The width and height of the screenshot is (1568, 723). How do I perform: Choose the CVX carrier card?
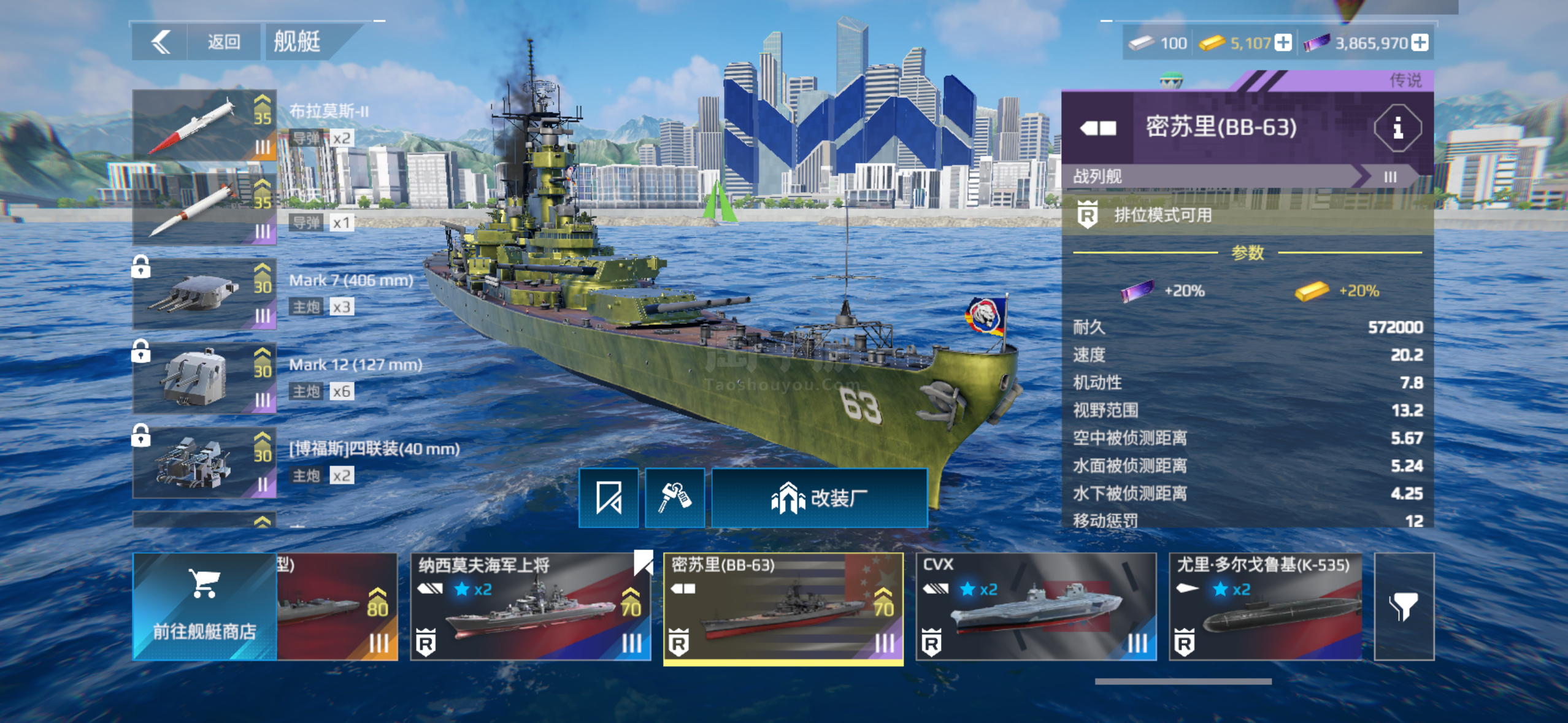click(x=1036, y=606)
